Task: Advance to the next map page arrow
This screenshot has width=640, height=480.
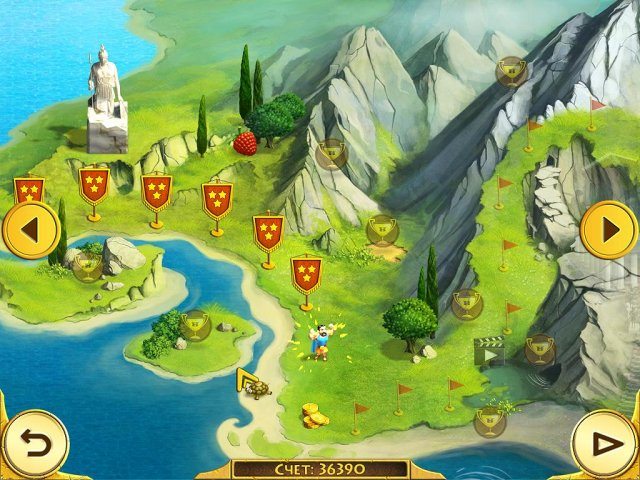Action: click(x=608, y=231)
